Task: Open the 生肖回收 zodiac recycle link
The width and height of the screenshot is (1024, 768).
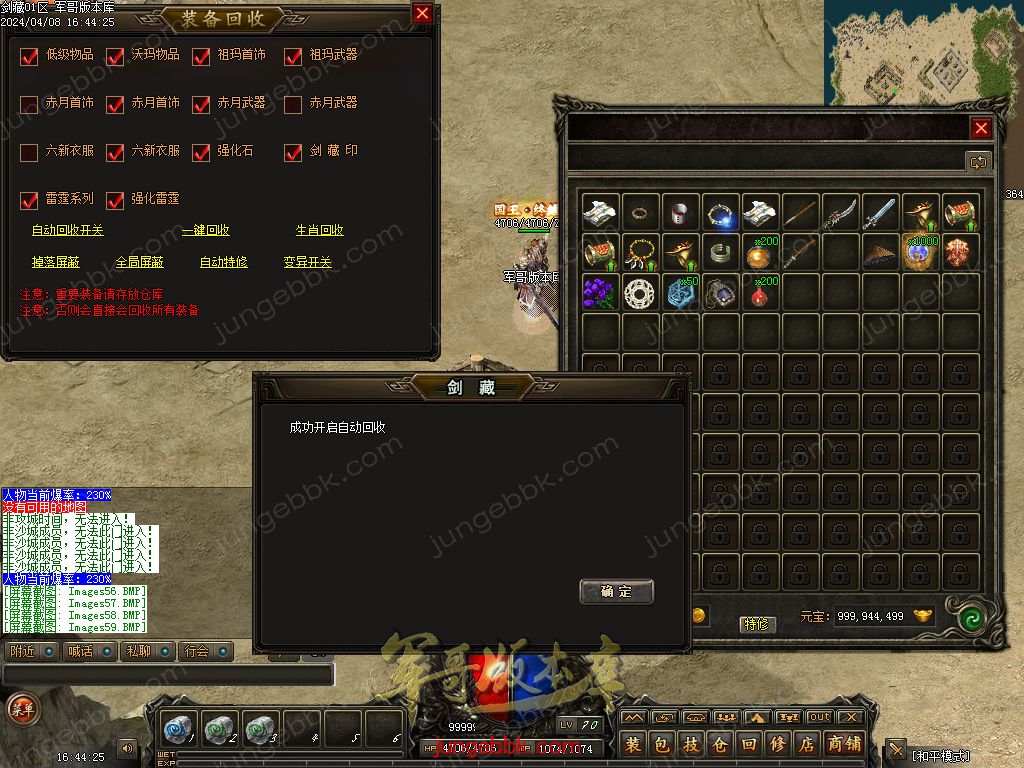Action: tap(319, 230)
